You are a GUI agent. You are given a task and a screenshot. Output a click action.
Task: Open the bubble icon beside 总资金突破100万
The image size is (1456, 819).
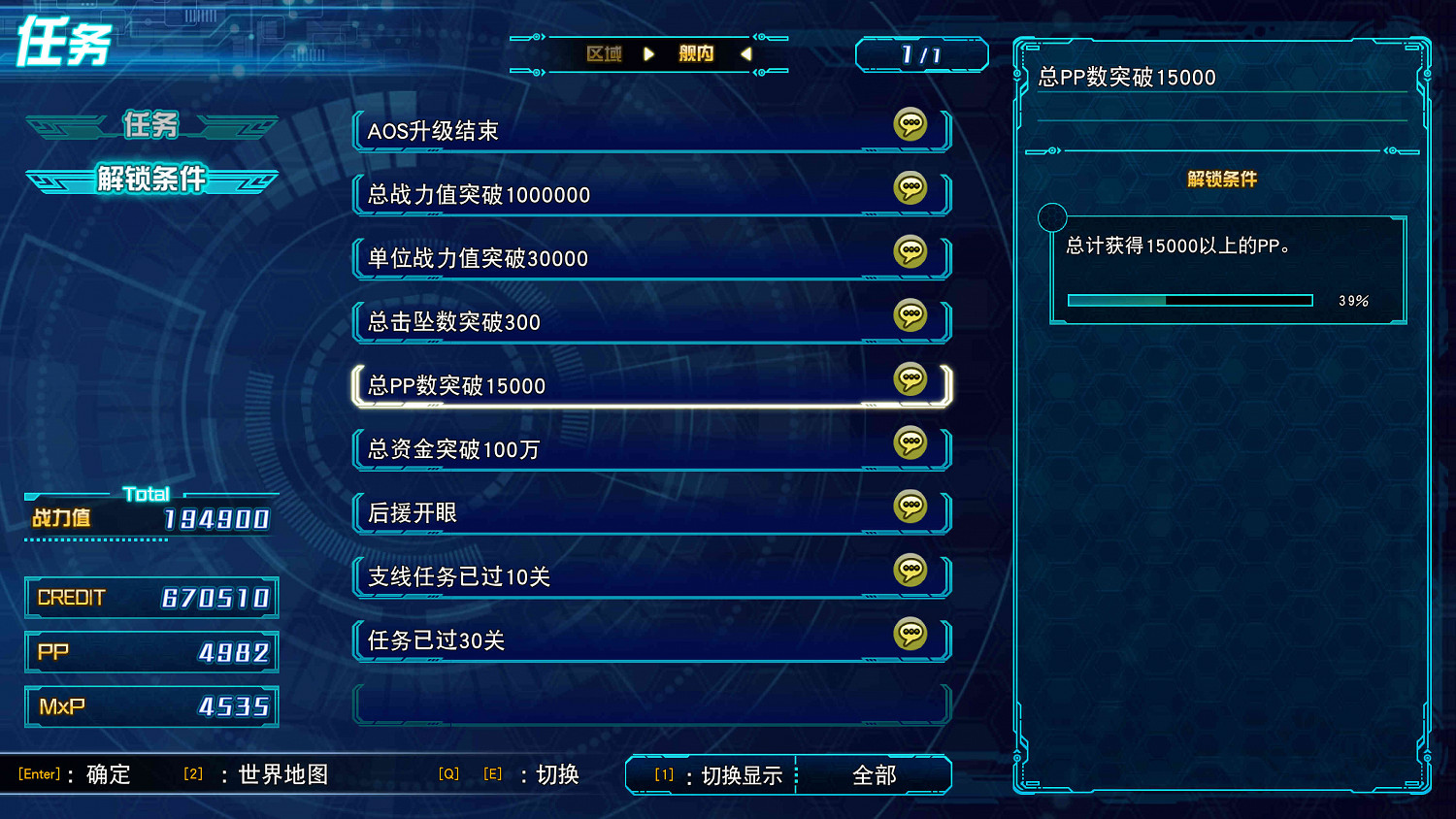tap(910, 444)
